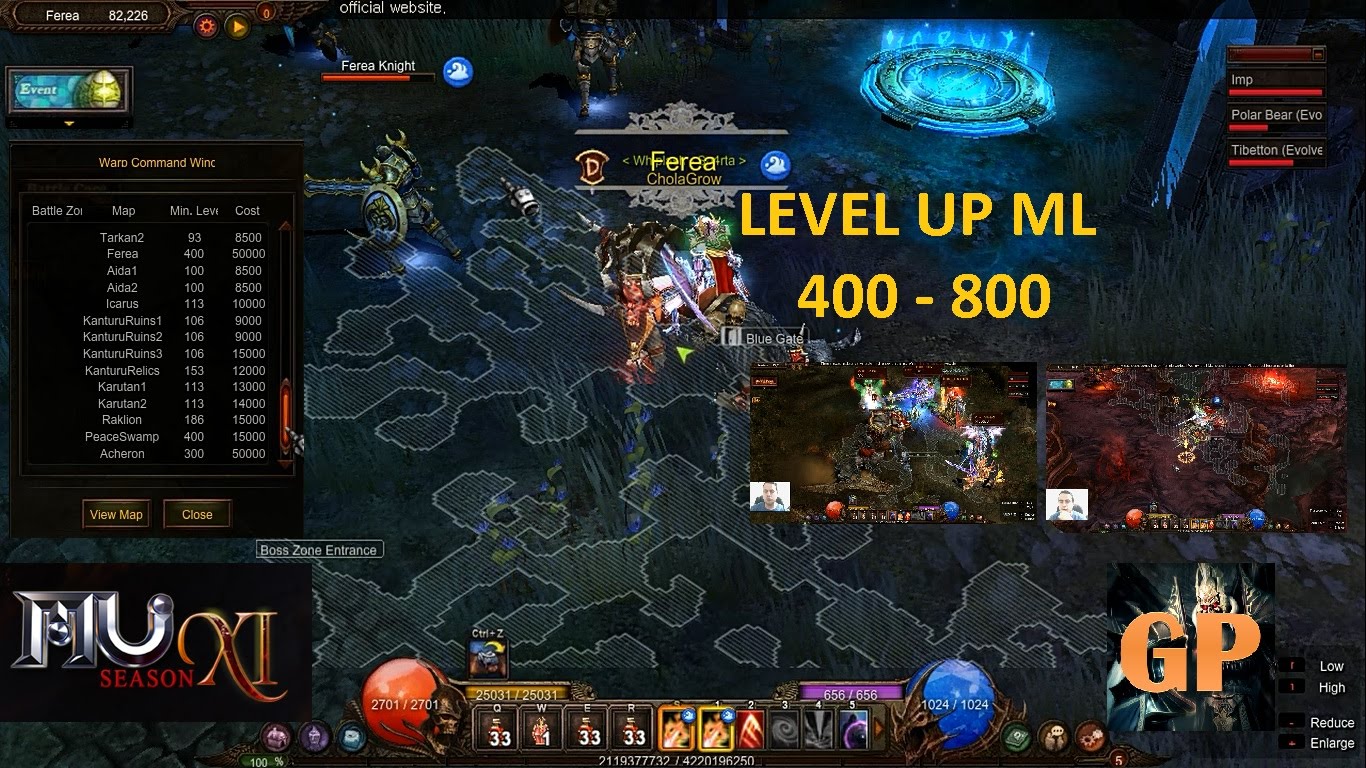Screen dimensions: 1366x768
Task: Click the Map column header
Action: (122, 210)
